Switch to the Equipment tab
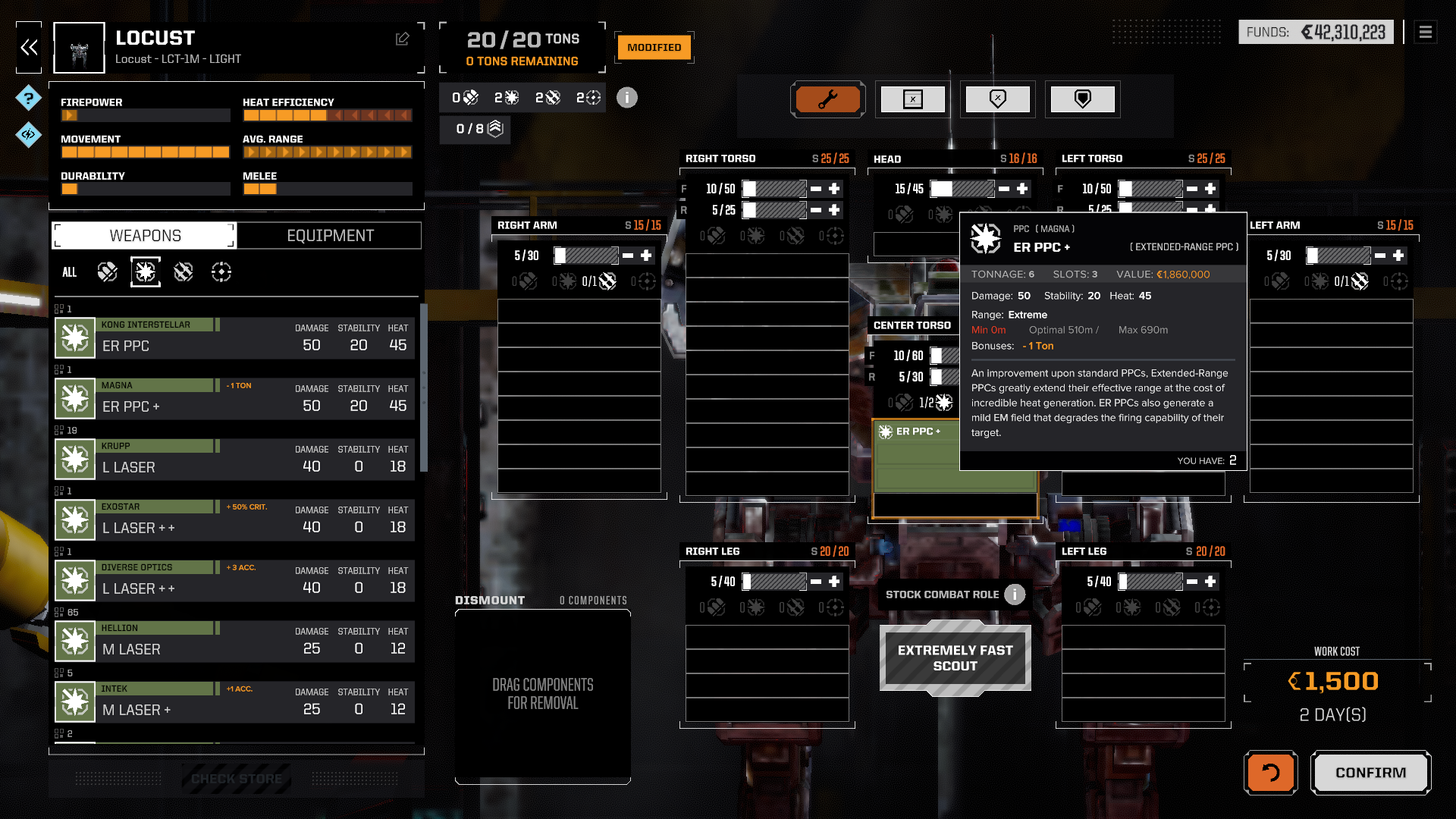The height and width of the screenshot is (819, 1456). (x=330, y=236)
